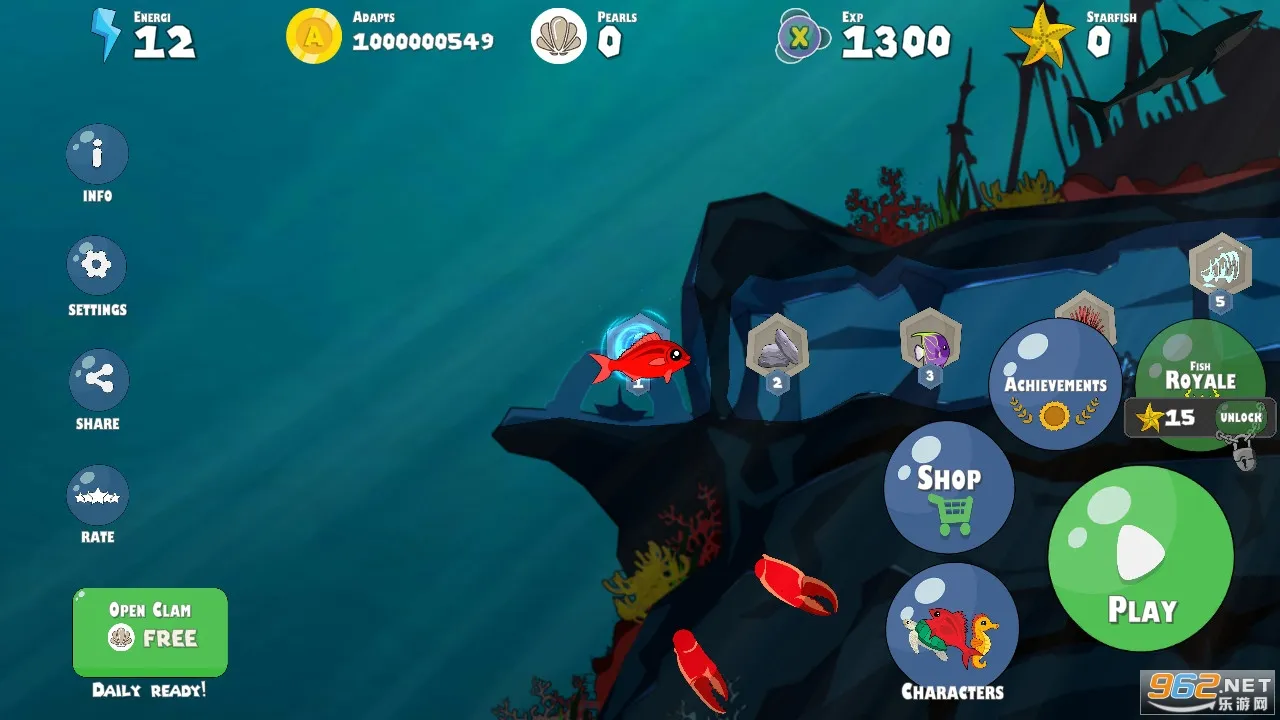Rate the game with the stars bubble
Viewport: 1280px width, 720px height.
coord(98,495)
